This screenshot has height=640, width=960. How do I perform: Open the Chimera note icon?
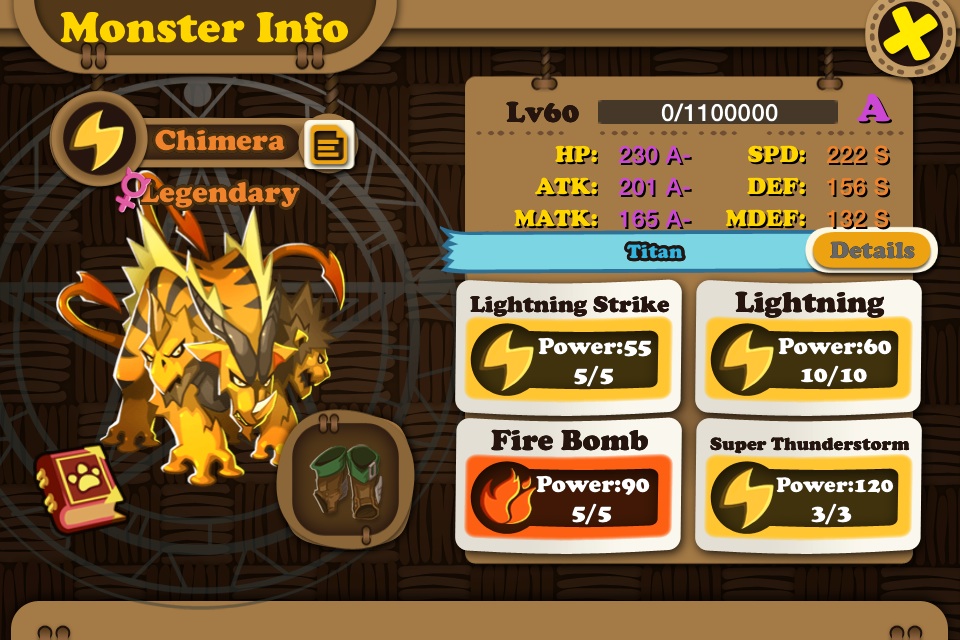(328, 146)
